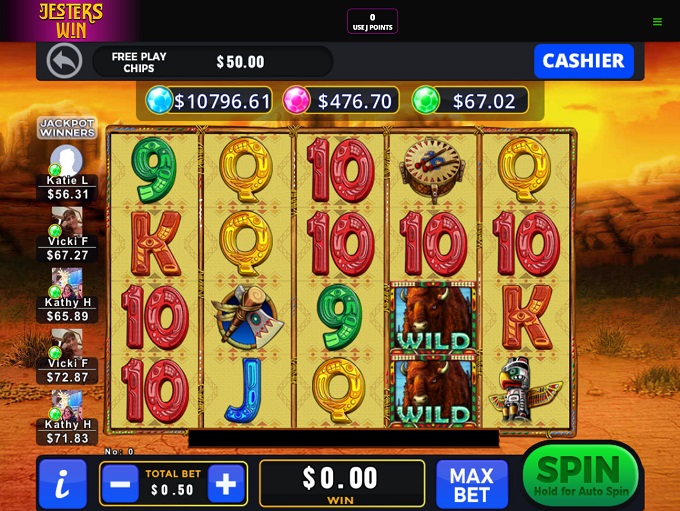680x511 pixels.
Task: Select the Jackpot Winners header
Action: 67,128
